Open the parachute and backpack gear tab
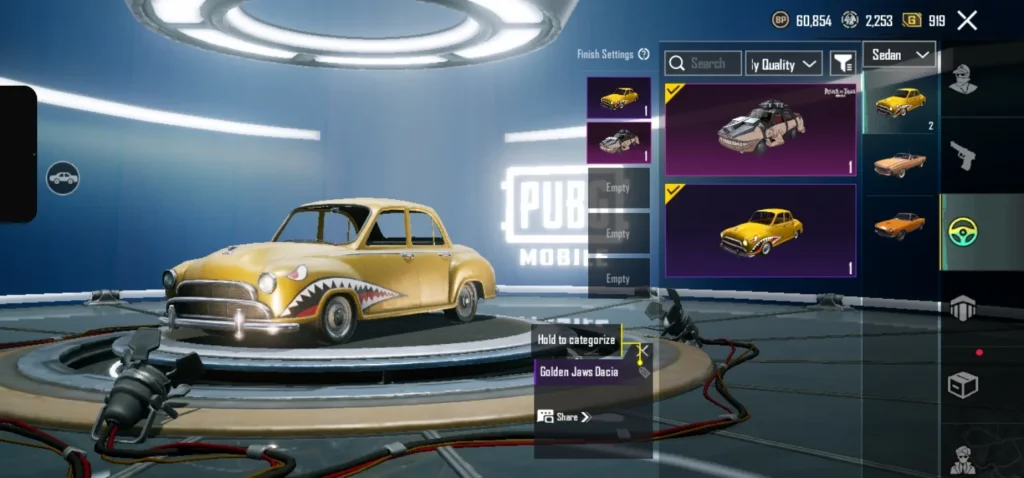The width and height of the screenshot is (1024, 478). point(962,309)
